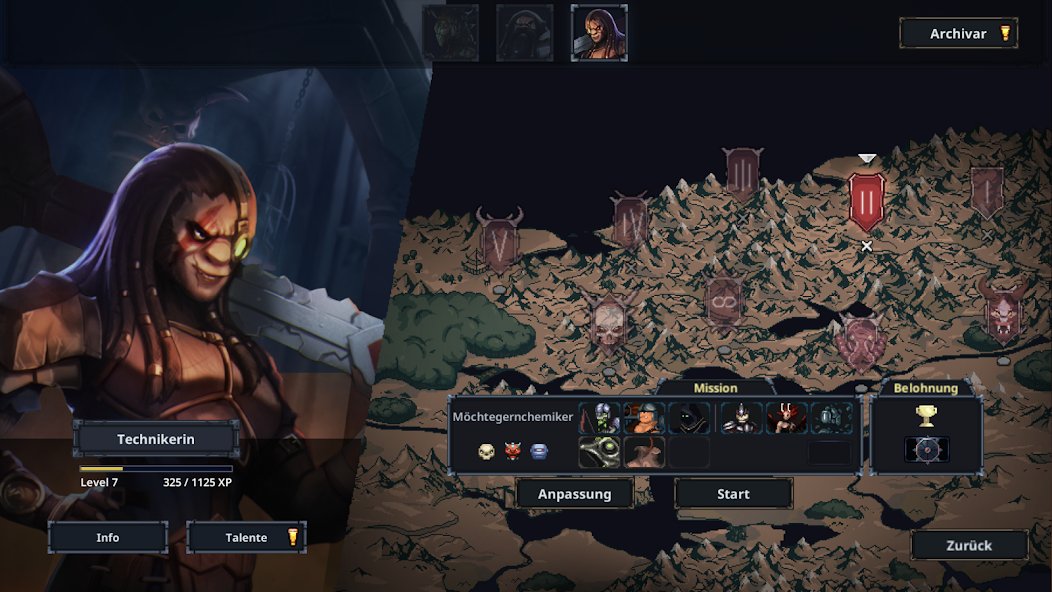1052x592 pixels.
Task: Click the Technikerin class name button
Action: tap(156, 439)
